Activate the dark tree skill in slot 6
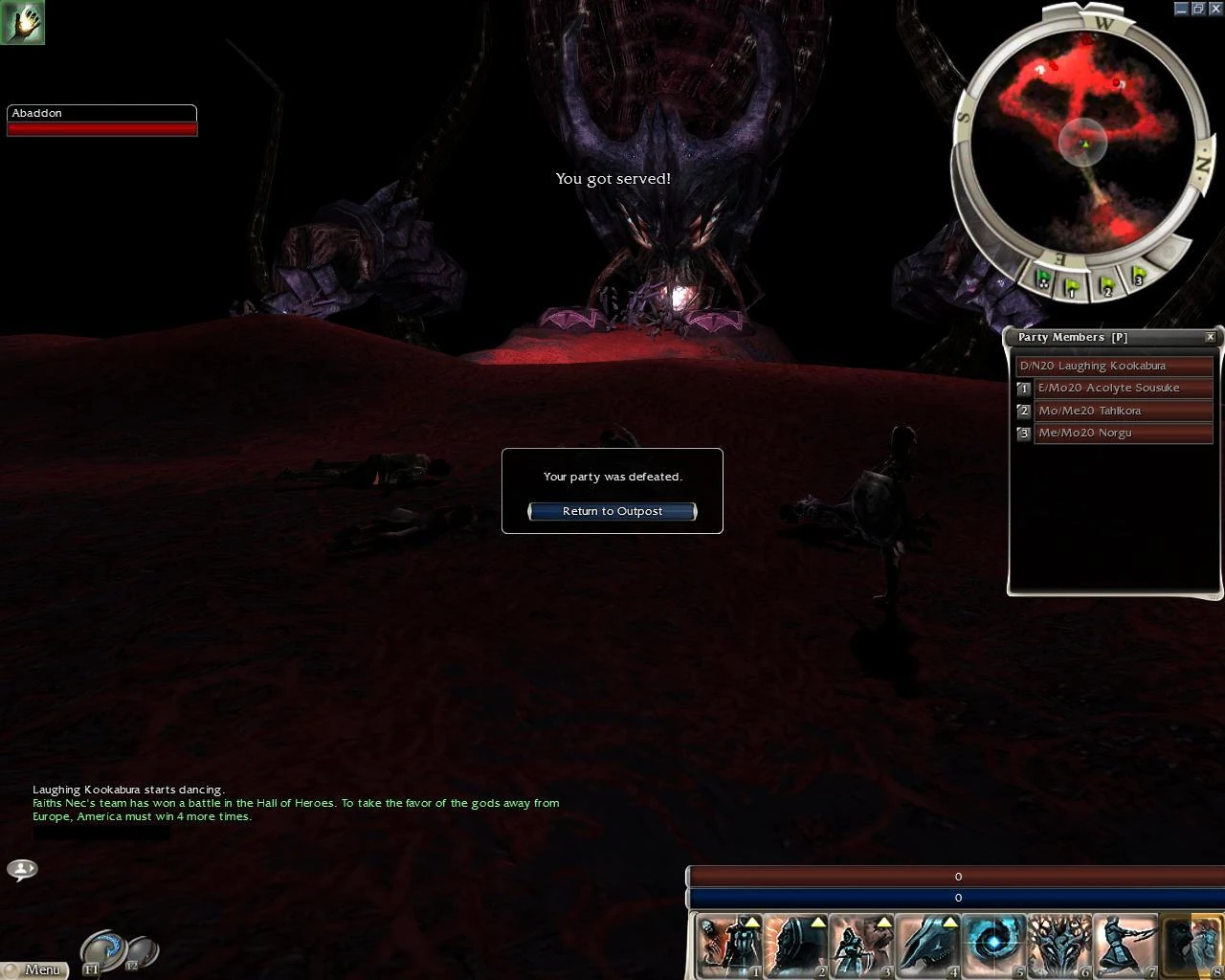 pyautogui.click(x=1058, y=946)
